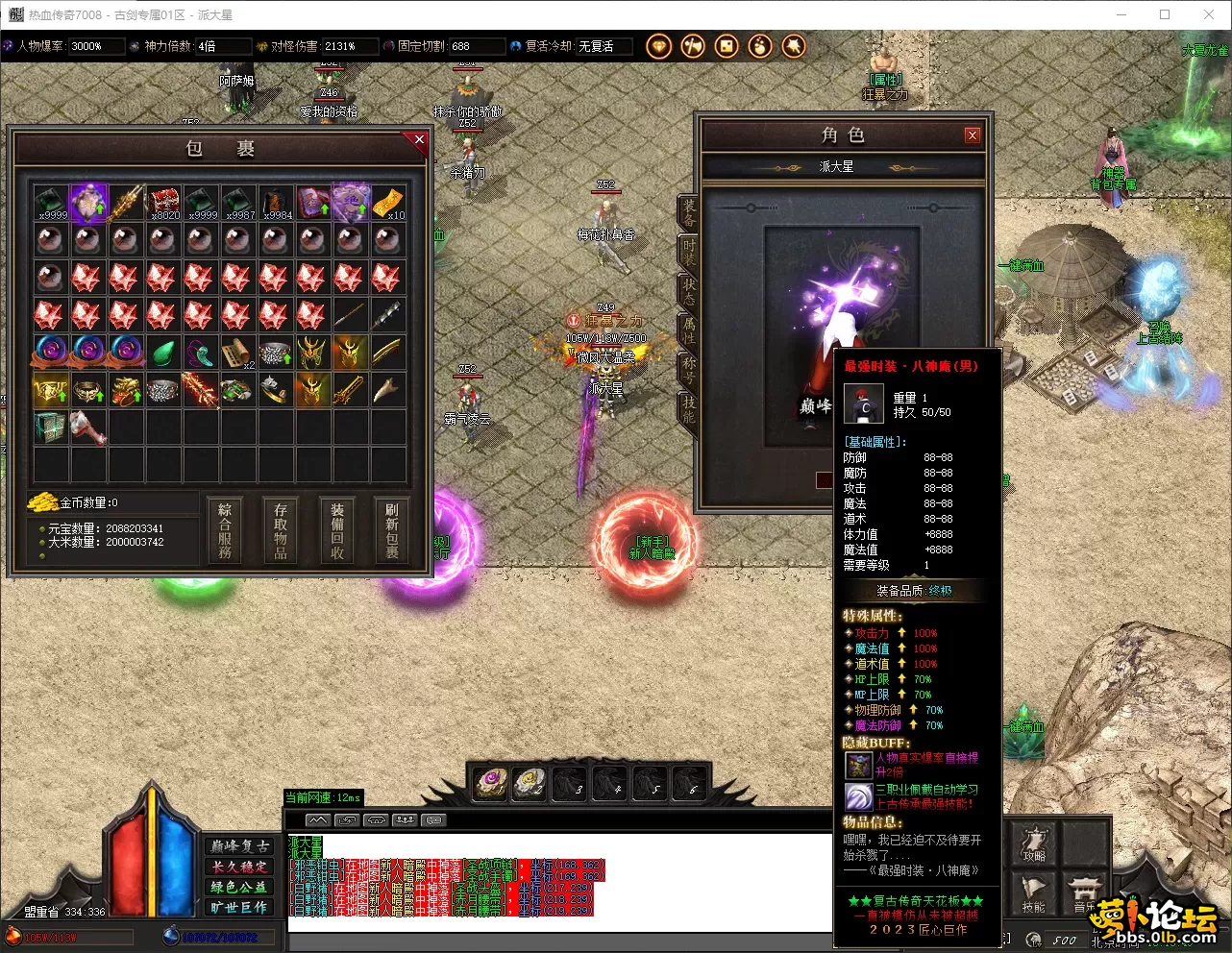Use the purple swirl skill in hotbar slot 1
The width and height of the screenshot is (1232, 953).
(x=490, y=783)
